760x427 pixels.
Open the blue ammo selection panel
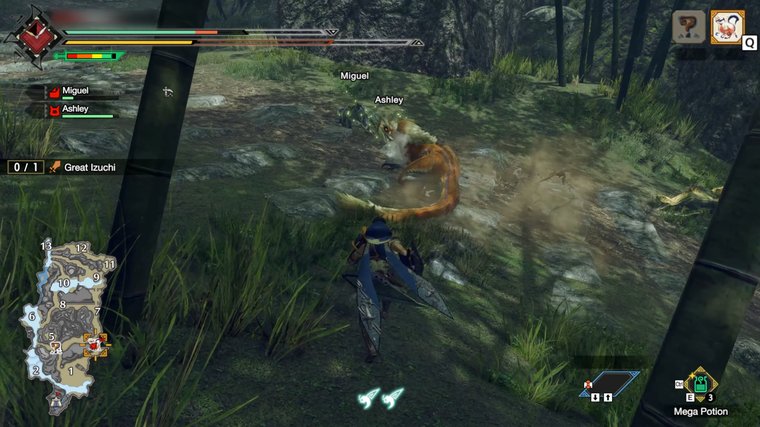pos(608,383)
